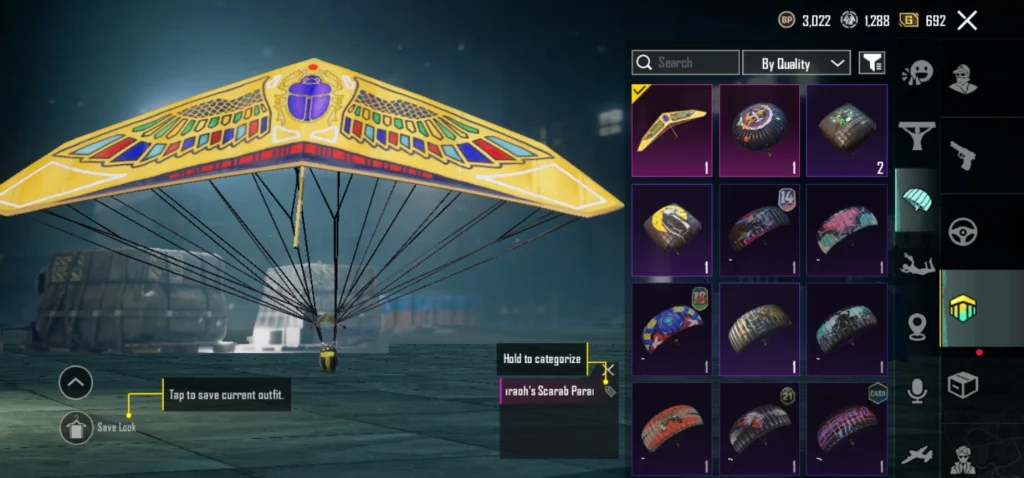Screen dimensions: 1024x478
Task: Open the airplane category tab
Action: tap(916, 455)
